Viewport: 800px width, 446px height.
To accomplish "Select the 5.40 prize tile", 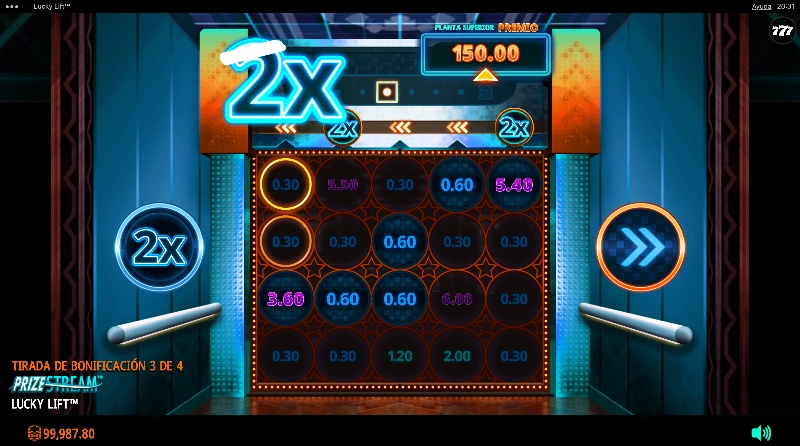I will pos(514,185).
